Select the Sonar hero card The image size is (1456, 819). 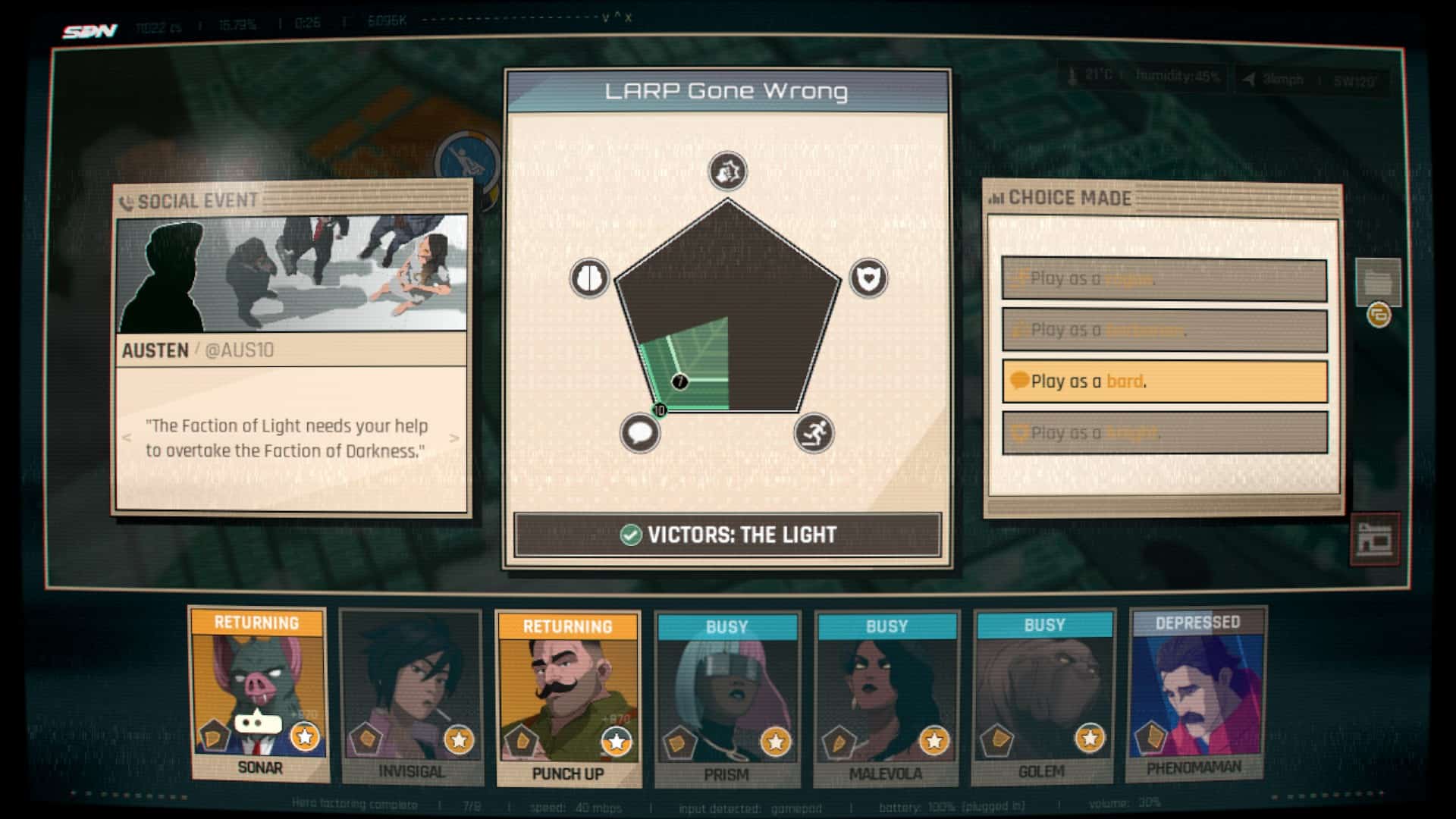(259, 695)
